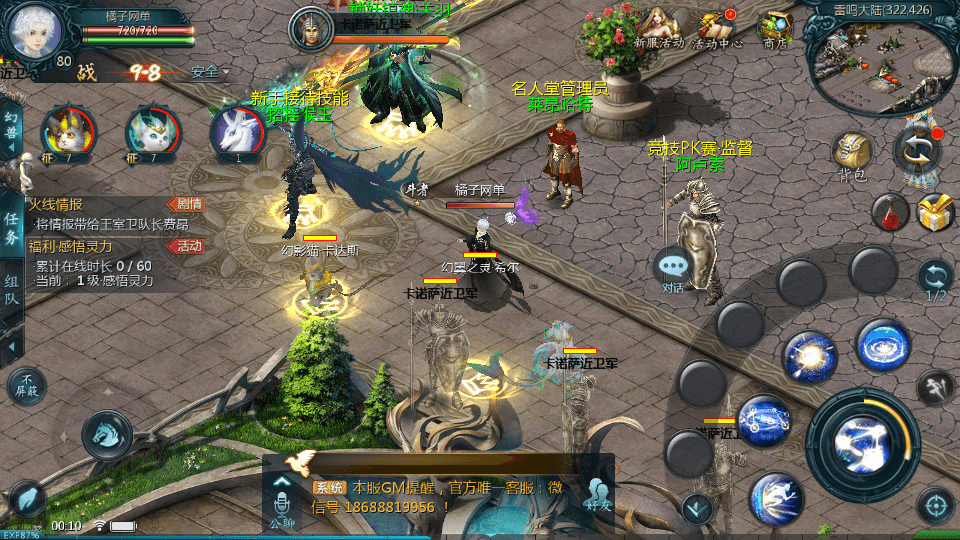The width and height of the screenshot is (960, 540).
Task: Open the golden gift box rewards
Action: pos(936,213)
